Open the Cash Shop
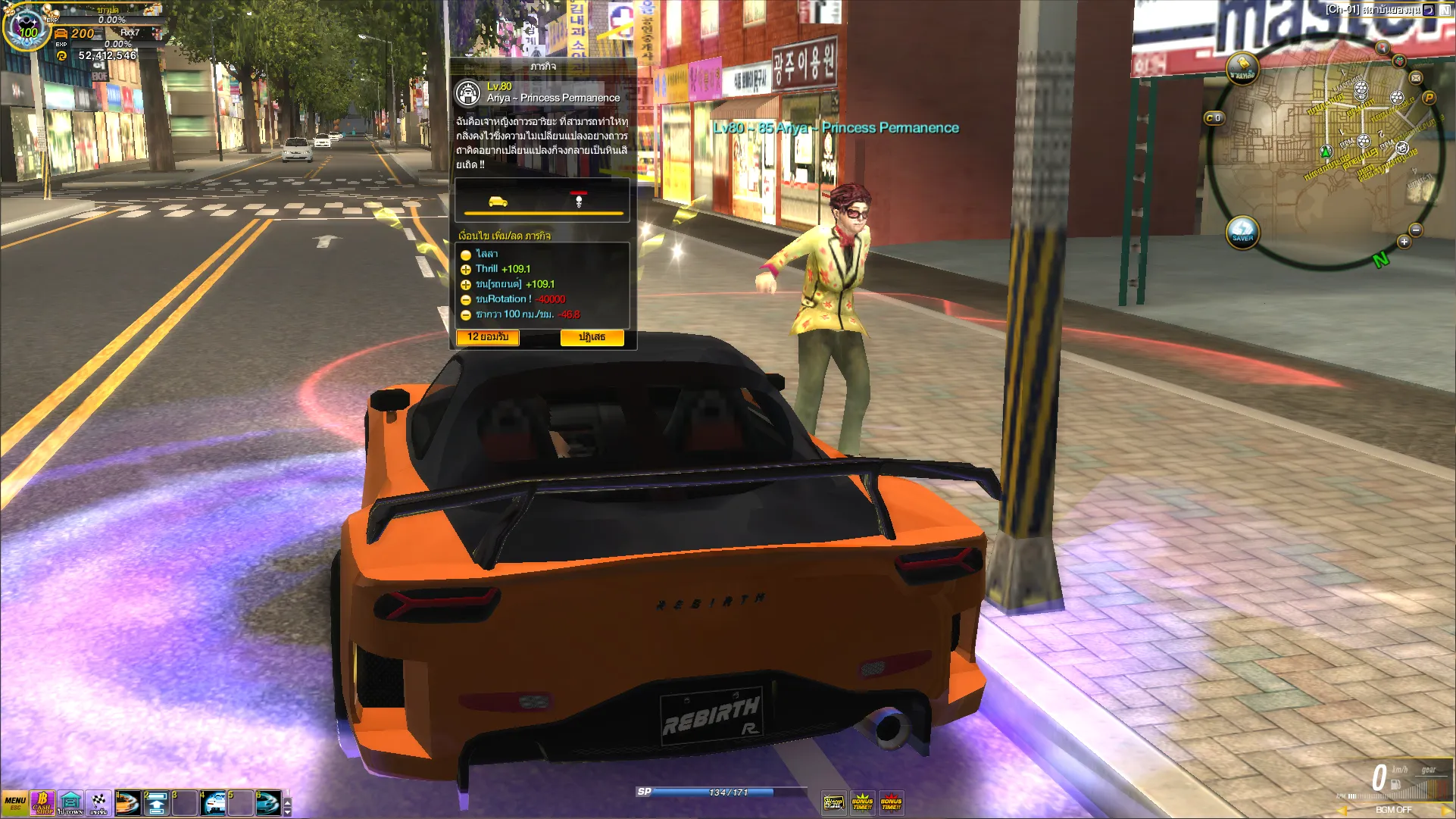 point(42,803)
